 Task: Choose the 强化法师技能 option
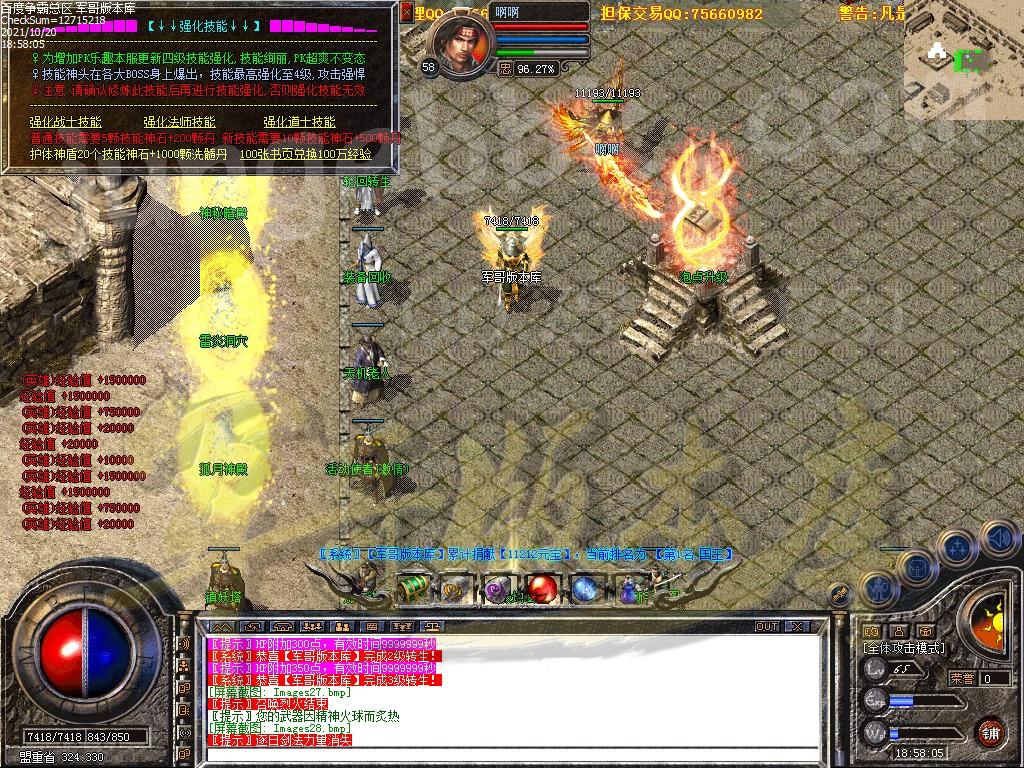point(178,122)
